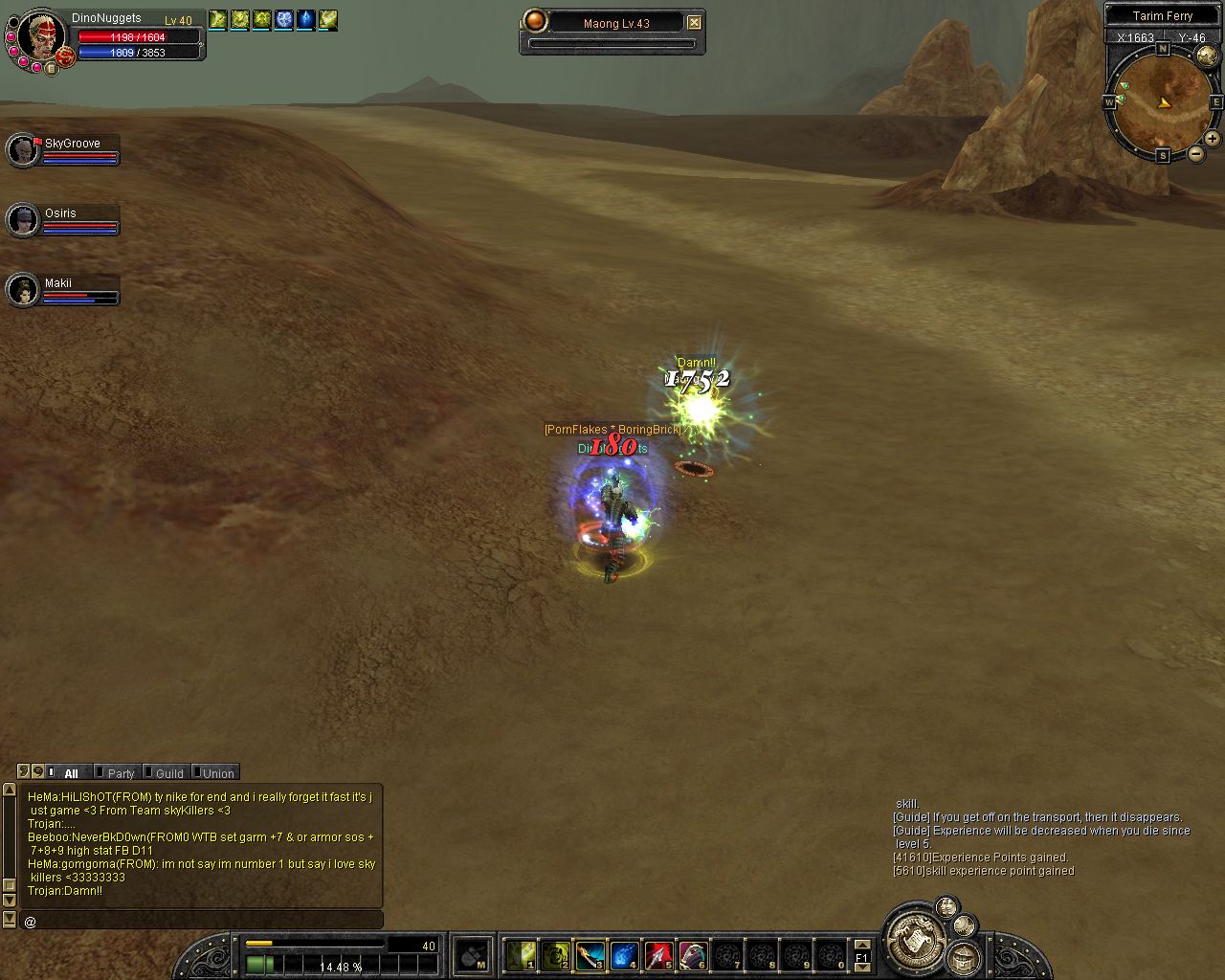Switch to the All chat tab
Screen dimensions: 1225x980
point(70,773)
